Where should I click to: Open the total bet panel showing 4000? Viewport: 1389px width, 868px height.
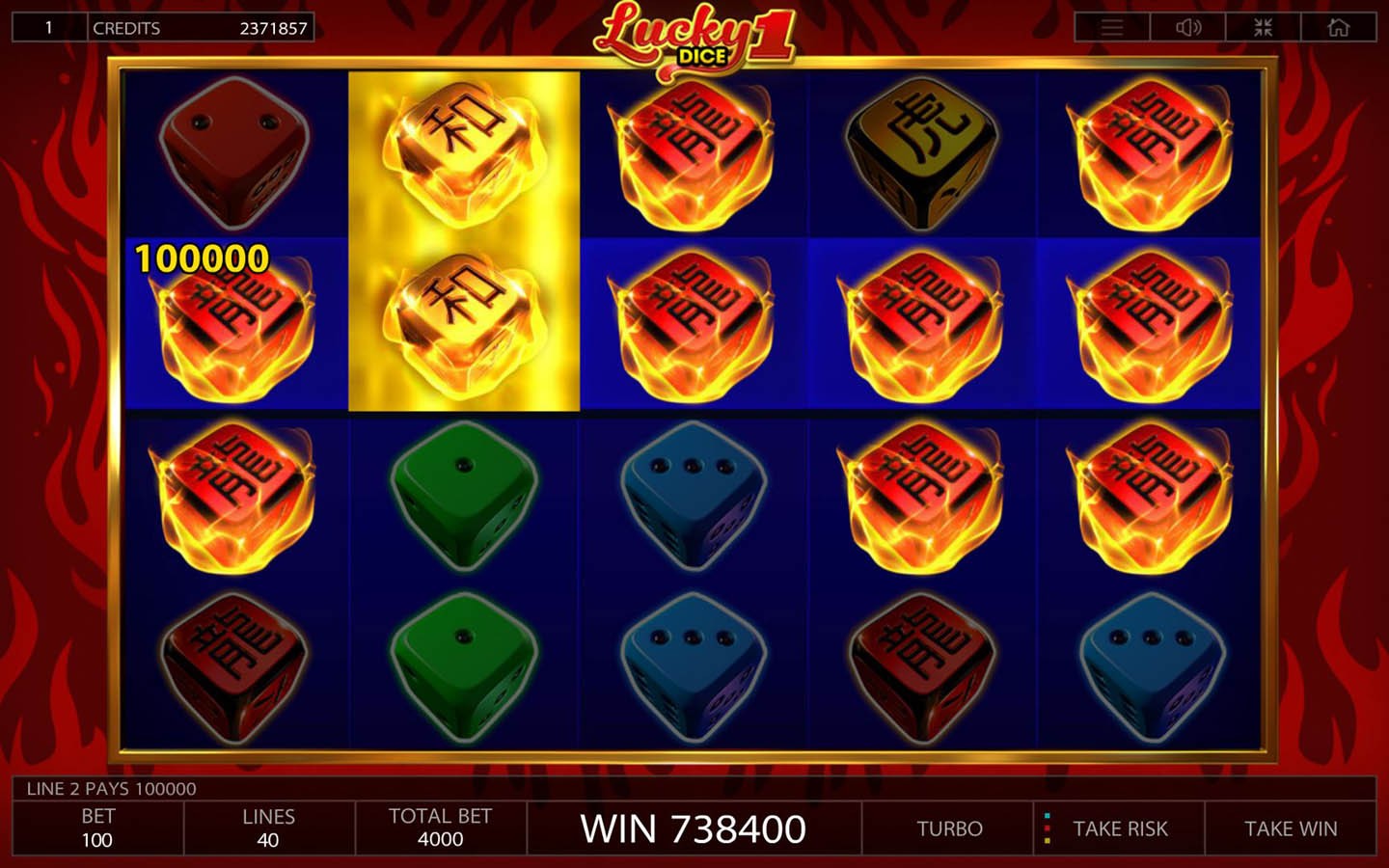(441, 827)
